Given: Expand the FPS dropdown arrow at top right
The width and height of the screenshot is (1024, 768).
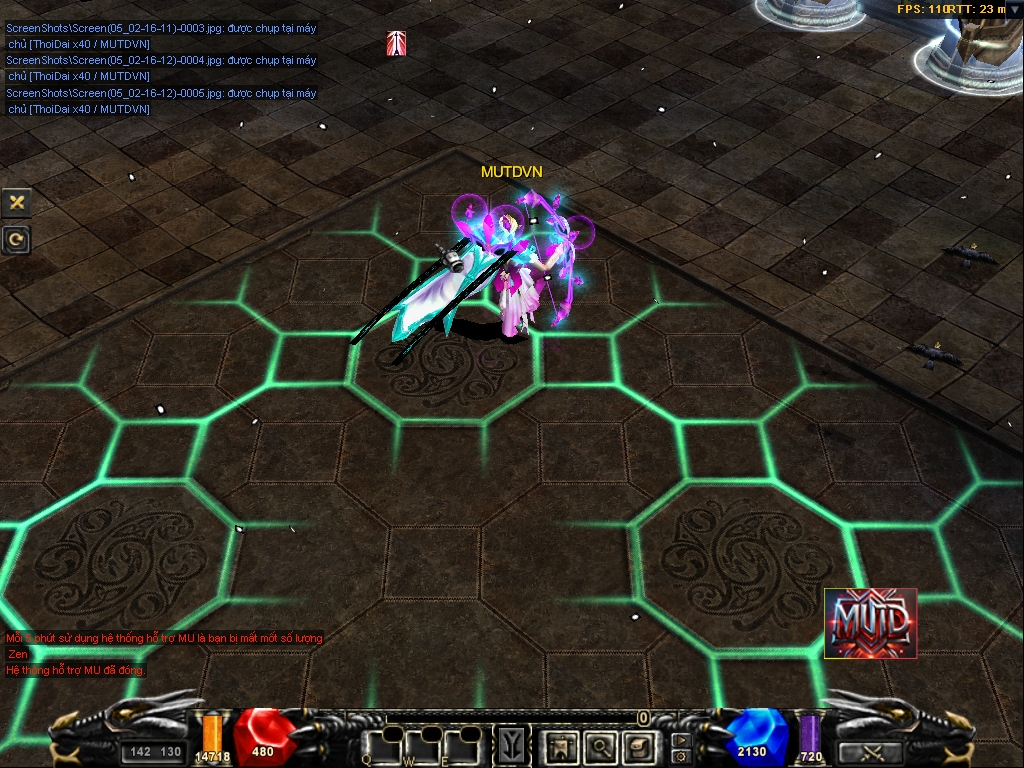Looking at the screenshot, I should (1015, 9).
